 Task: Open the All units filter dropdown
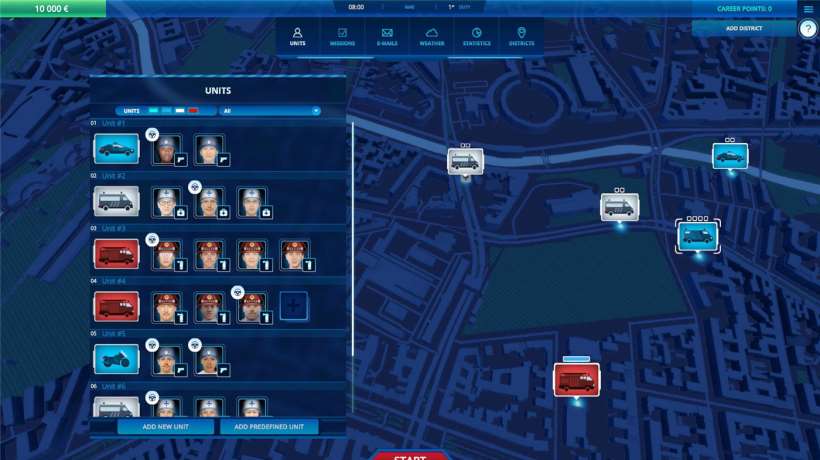(x=270, y=111)
